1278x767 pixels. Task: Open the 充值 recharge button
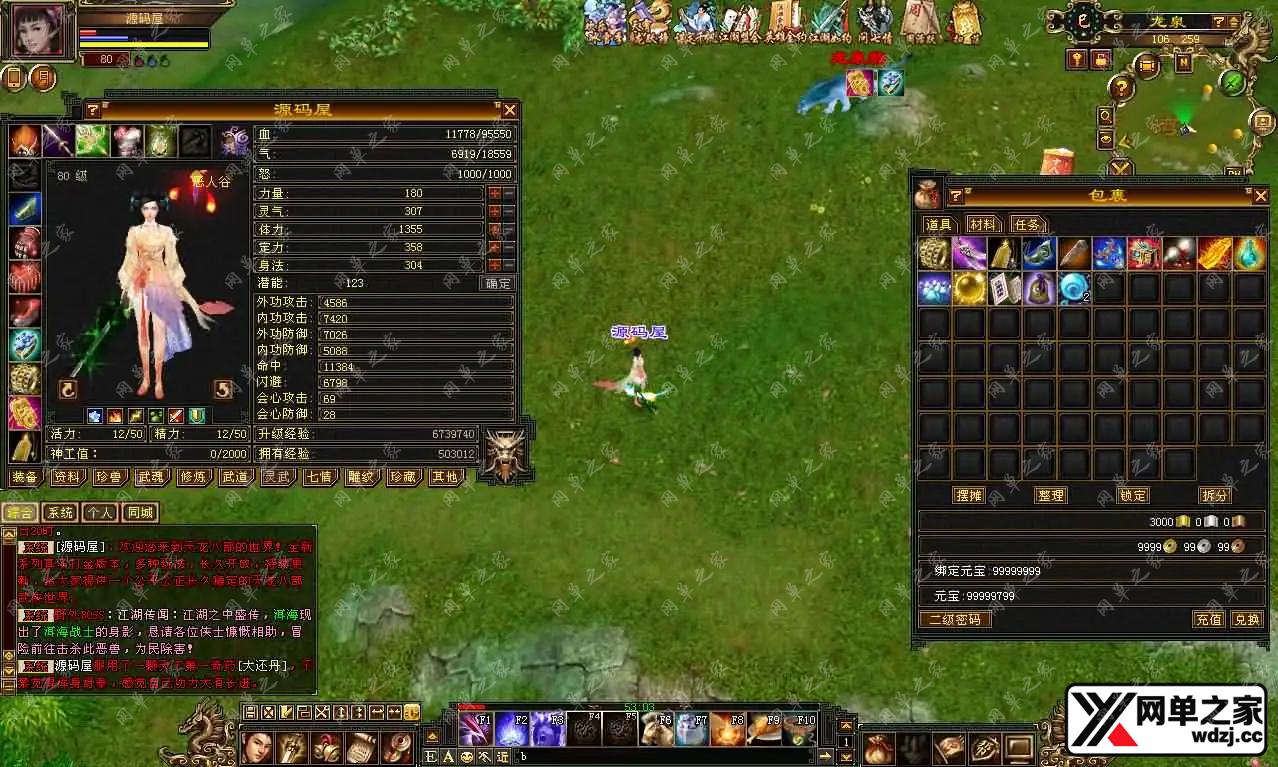pyautogui.click(x=1208, y=619)
